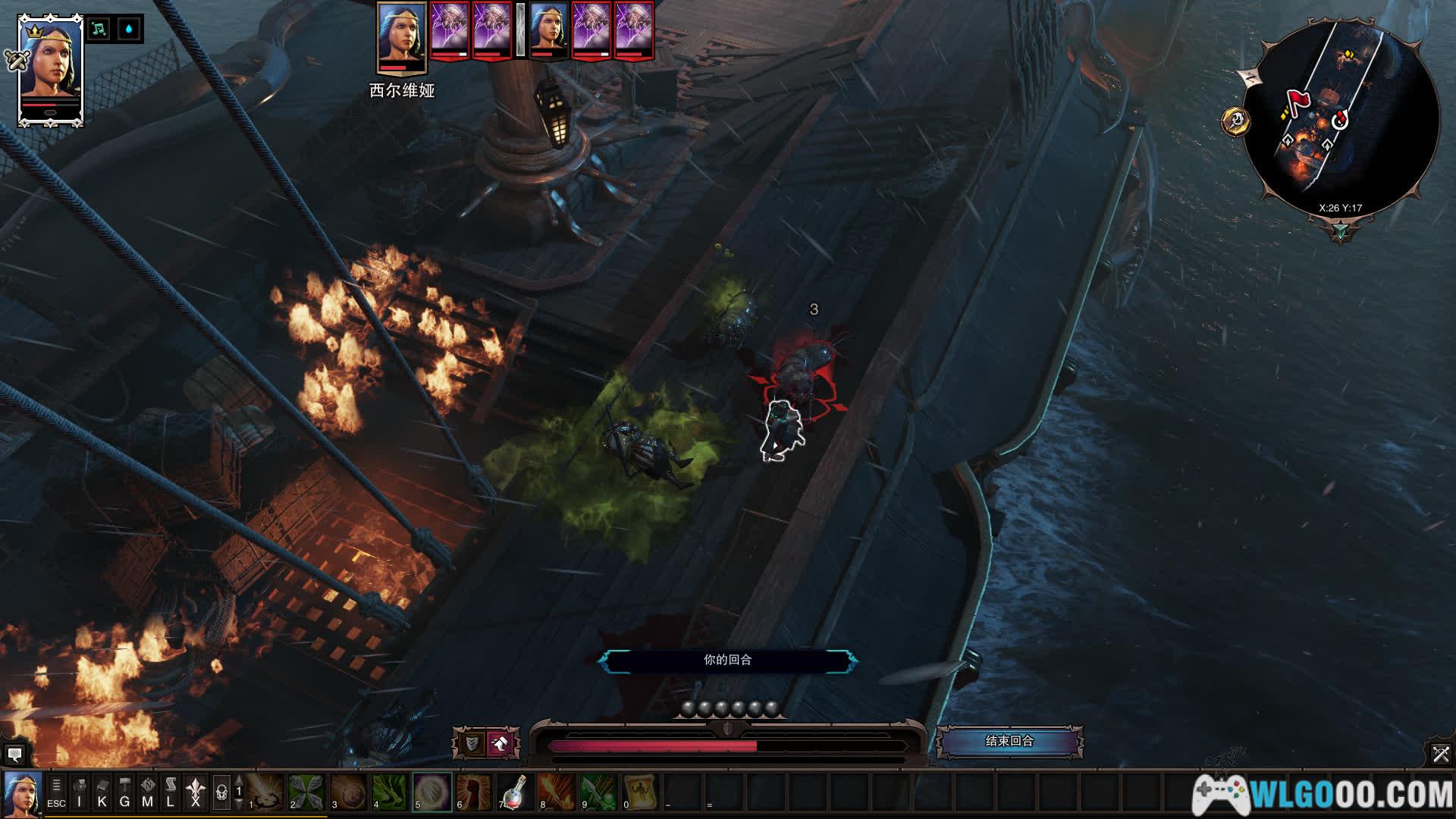Select 西尔维娅's portrait in the turn order
Screen dimensions: 1456x819
[401, 36]
